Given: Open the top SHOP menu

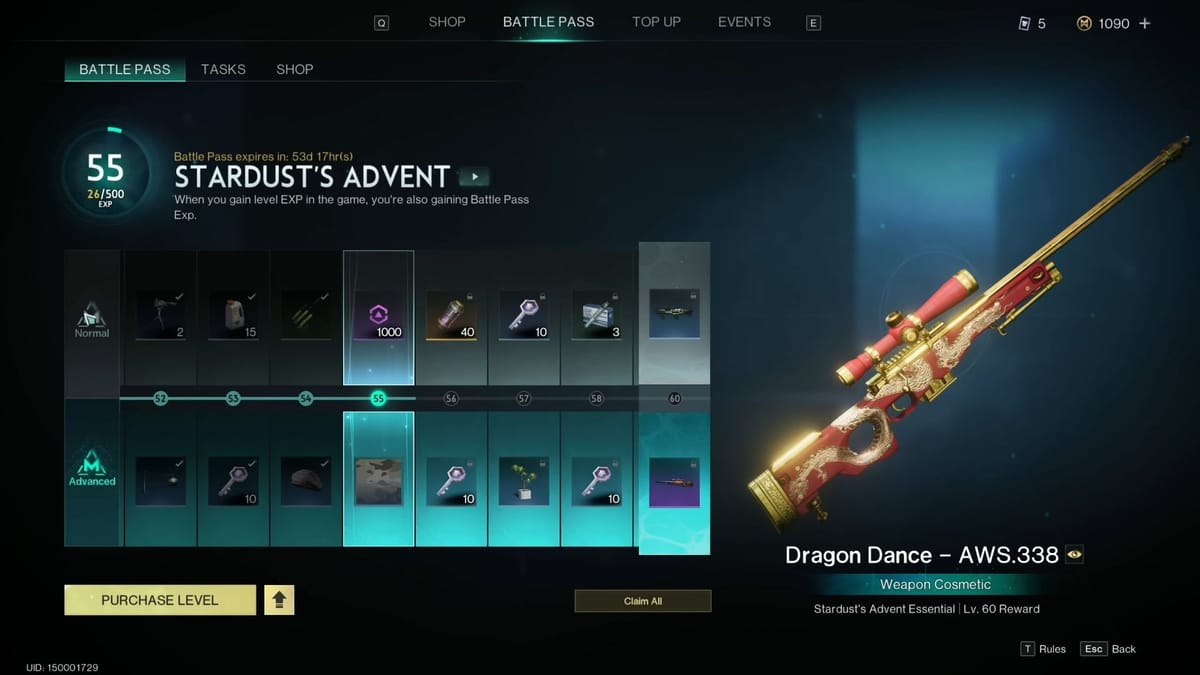Looking at the screenshot, I should click(447, 22).
